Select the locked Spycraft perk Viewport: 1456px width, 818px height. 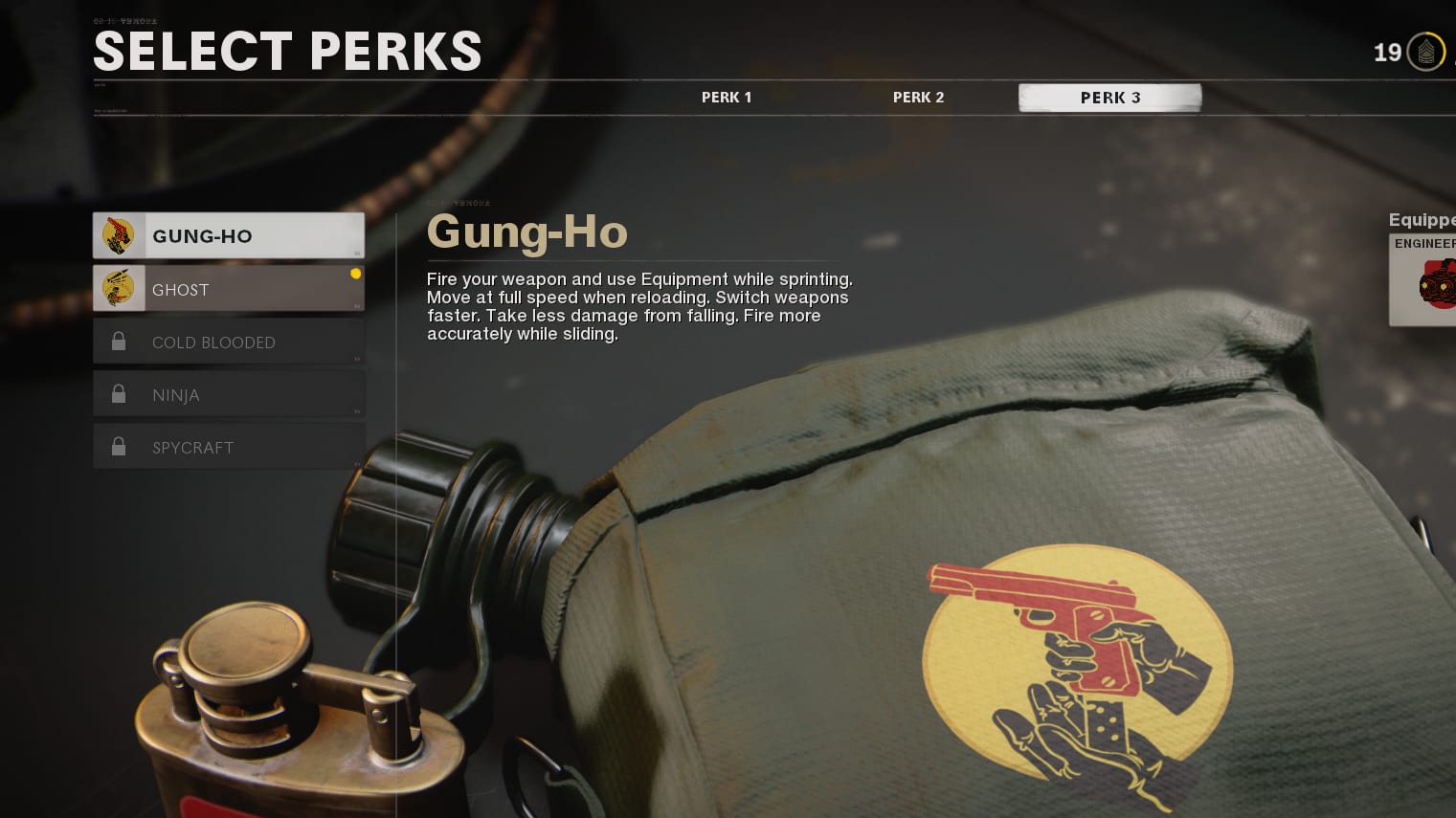point(229,447)
